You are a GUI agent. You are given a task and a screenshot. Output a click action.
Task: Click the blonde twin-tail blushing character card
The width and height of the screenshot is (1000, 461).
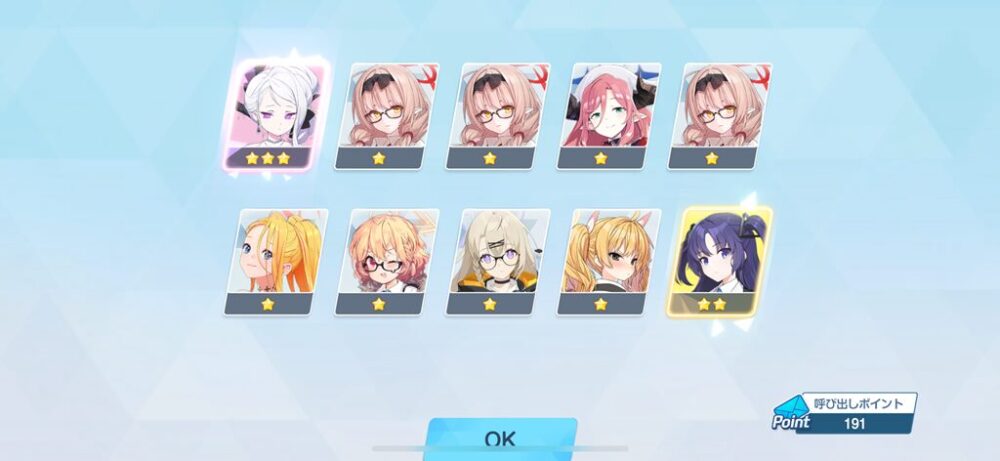tap(609, 262)
